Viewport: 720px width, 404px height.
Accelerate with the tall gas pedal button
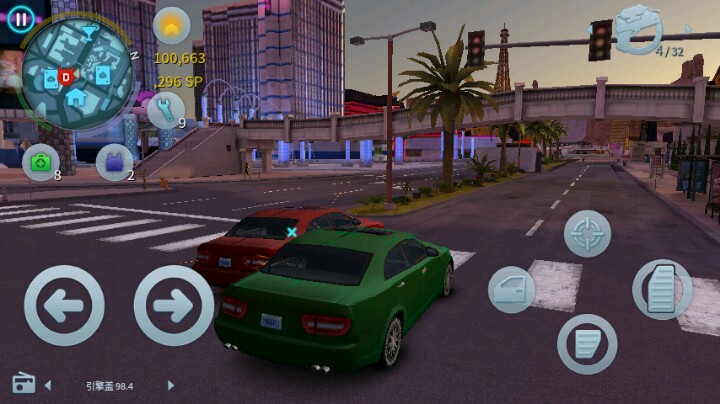tap(662, 289)
